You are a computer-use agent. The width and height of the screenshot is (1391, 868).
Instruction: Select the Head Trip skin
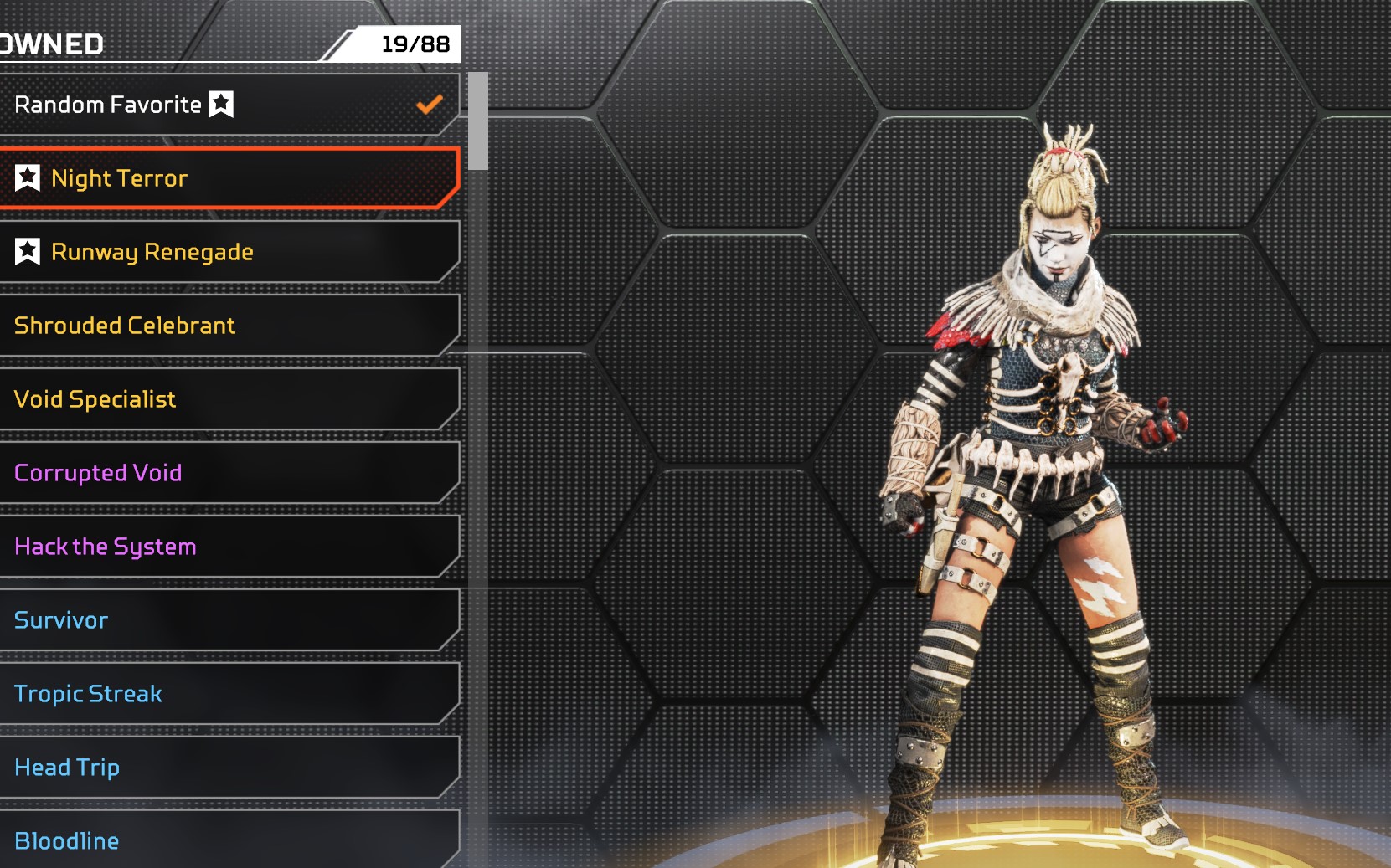tap(226, 768)
